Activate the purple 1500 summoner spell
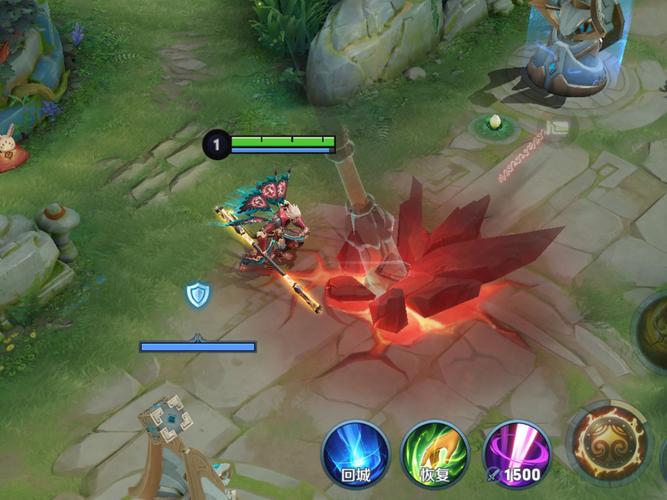Image resolution: width=667 pixels, height=500 pixels. point(516,454)
